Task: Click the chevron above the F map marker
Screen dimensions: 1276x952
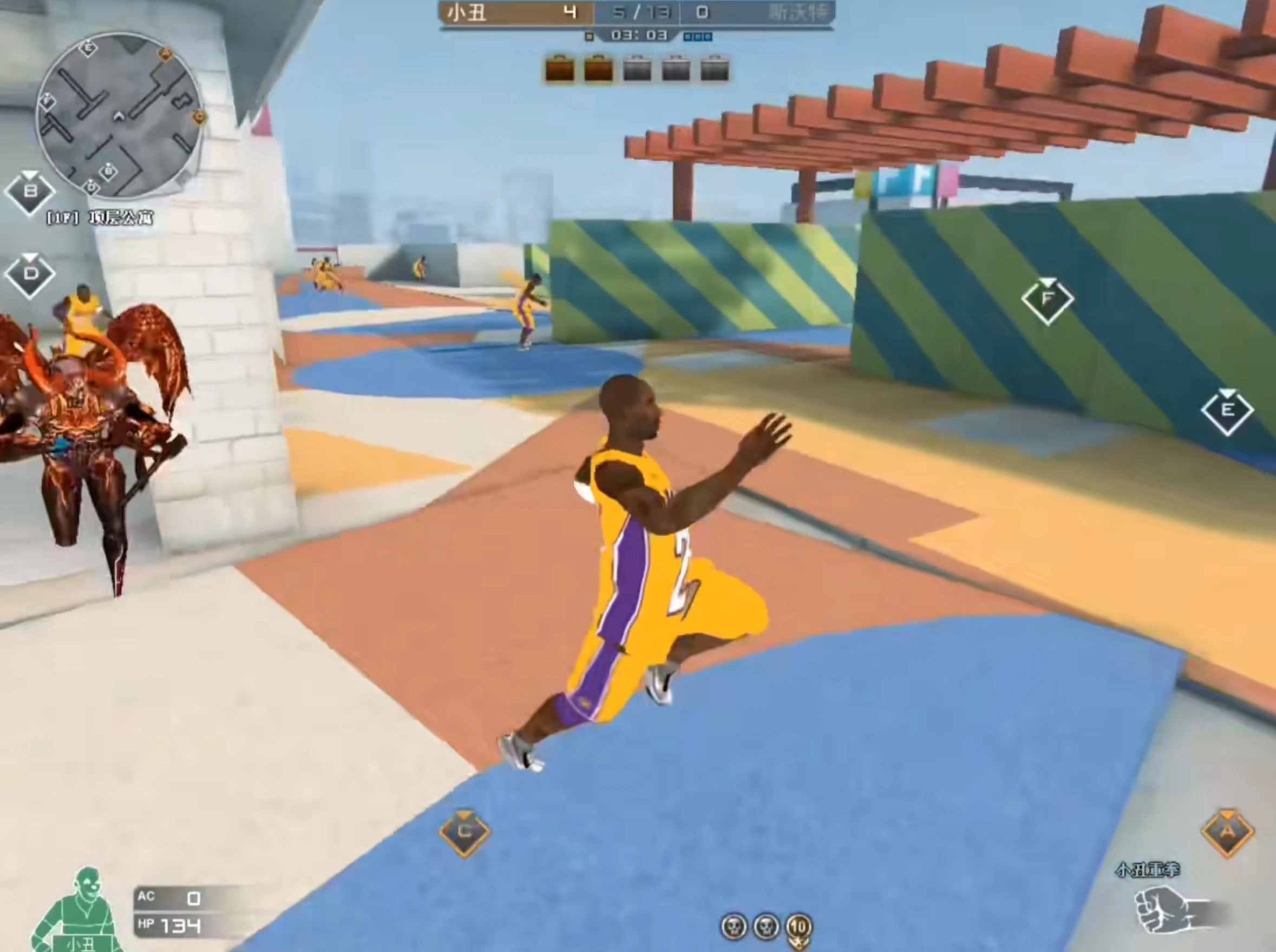Action: click(x=1047, y=283)
